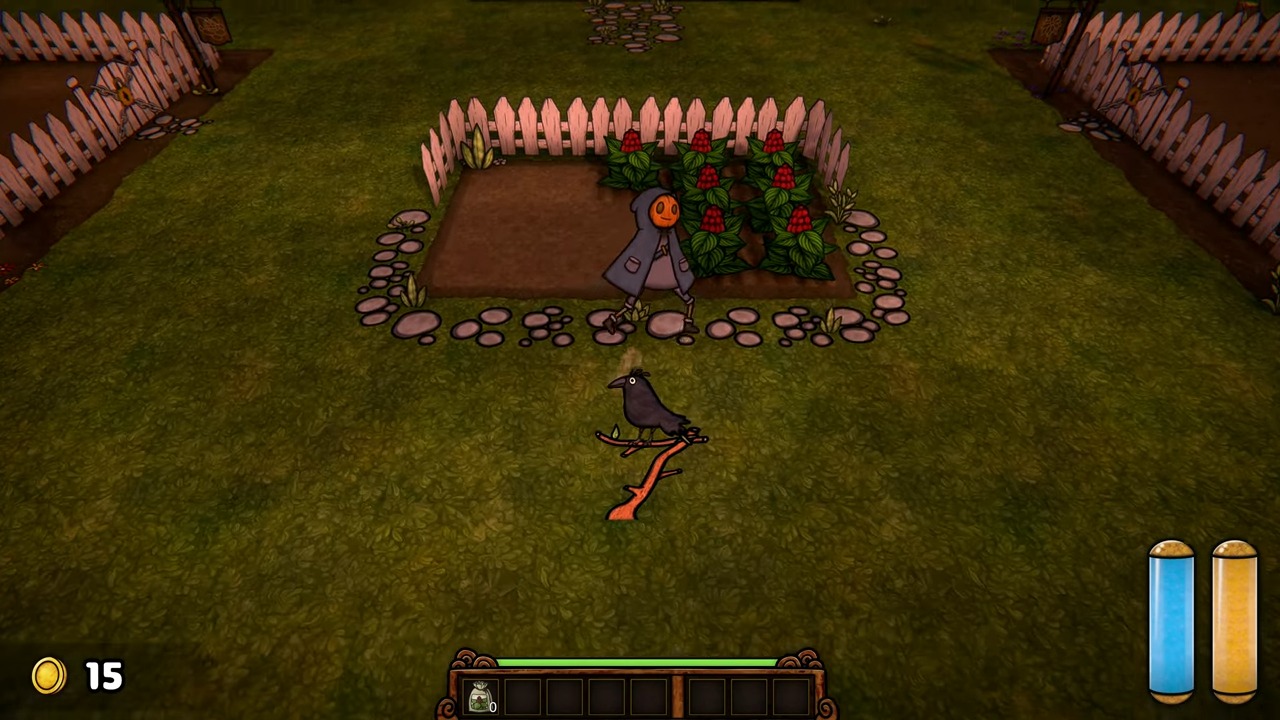Click the hotbar divider in the middle
The height and width of the screenshot is (720, 1280).
tap(676, 694)
